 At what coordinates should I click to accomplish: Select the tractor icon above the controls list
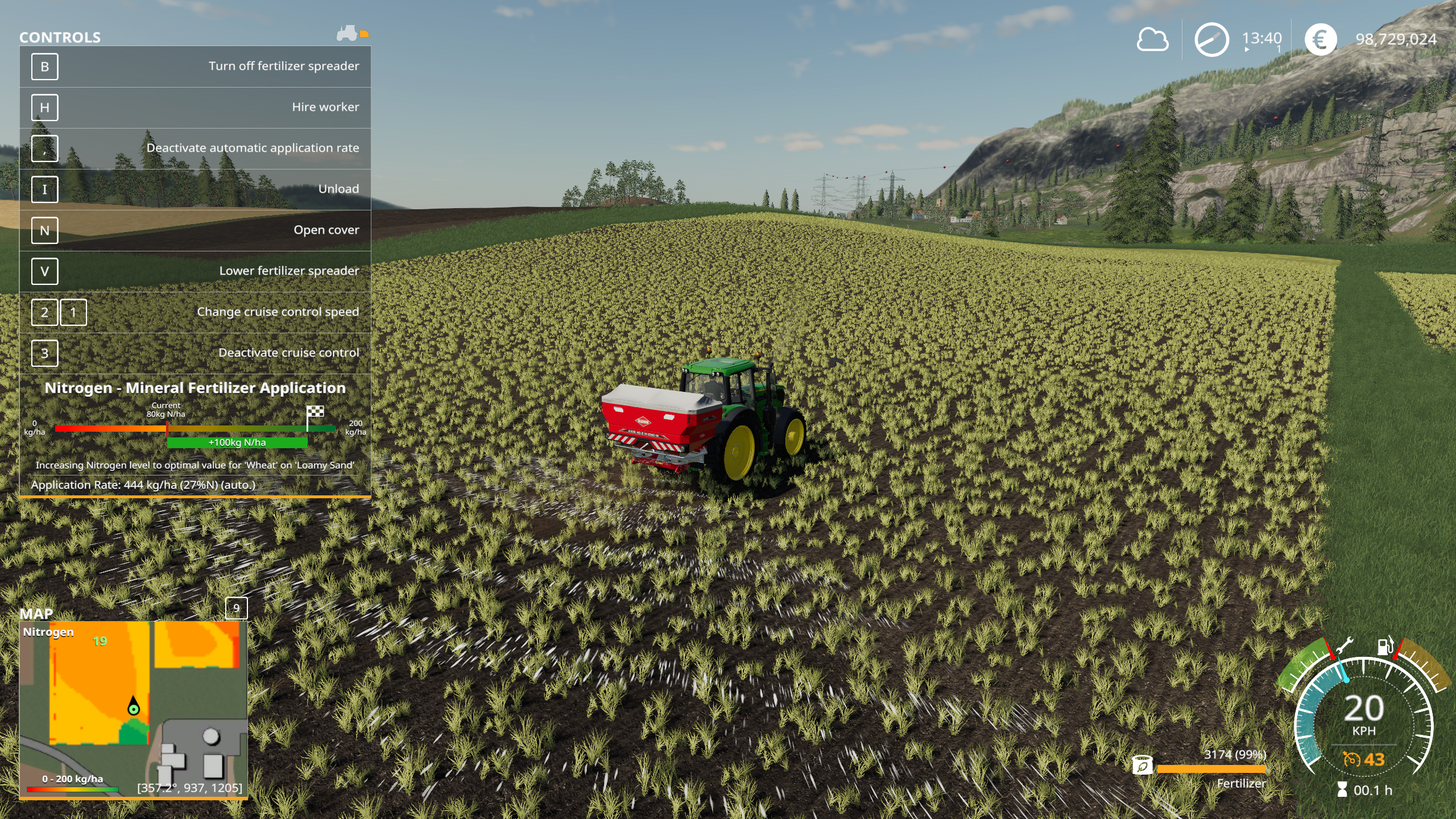point(348,33)
